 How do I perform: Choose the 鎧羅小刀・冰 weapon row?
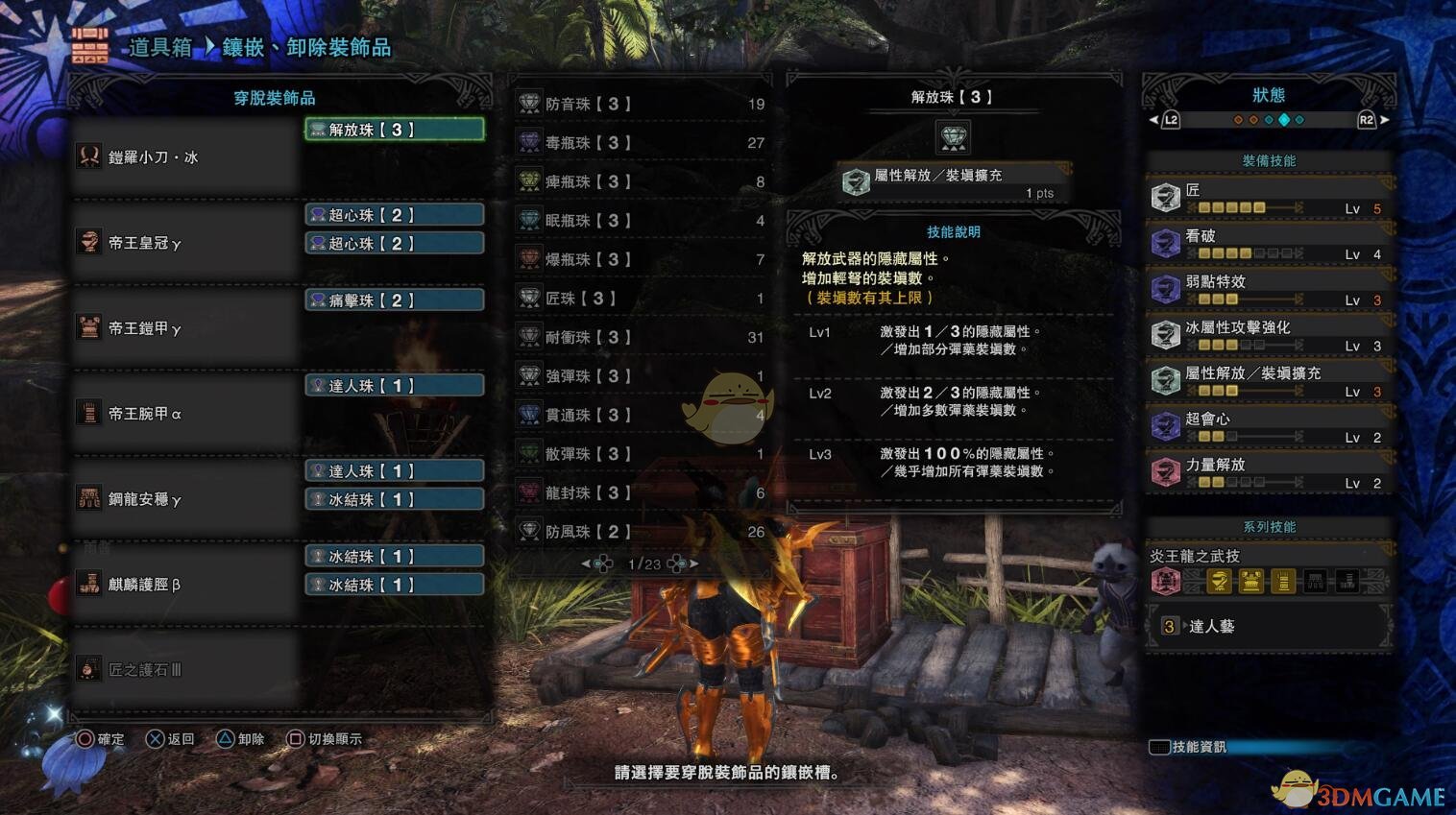click(x=182, y=157)
